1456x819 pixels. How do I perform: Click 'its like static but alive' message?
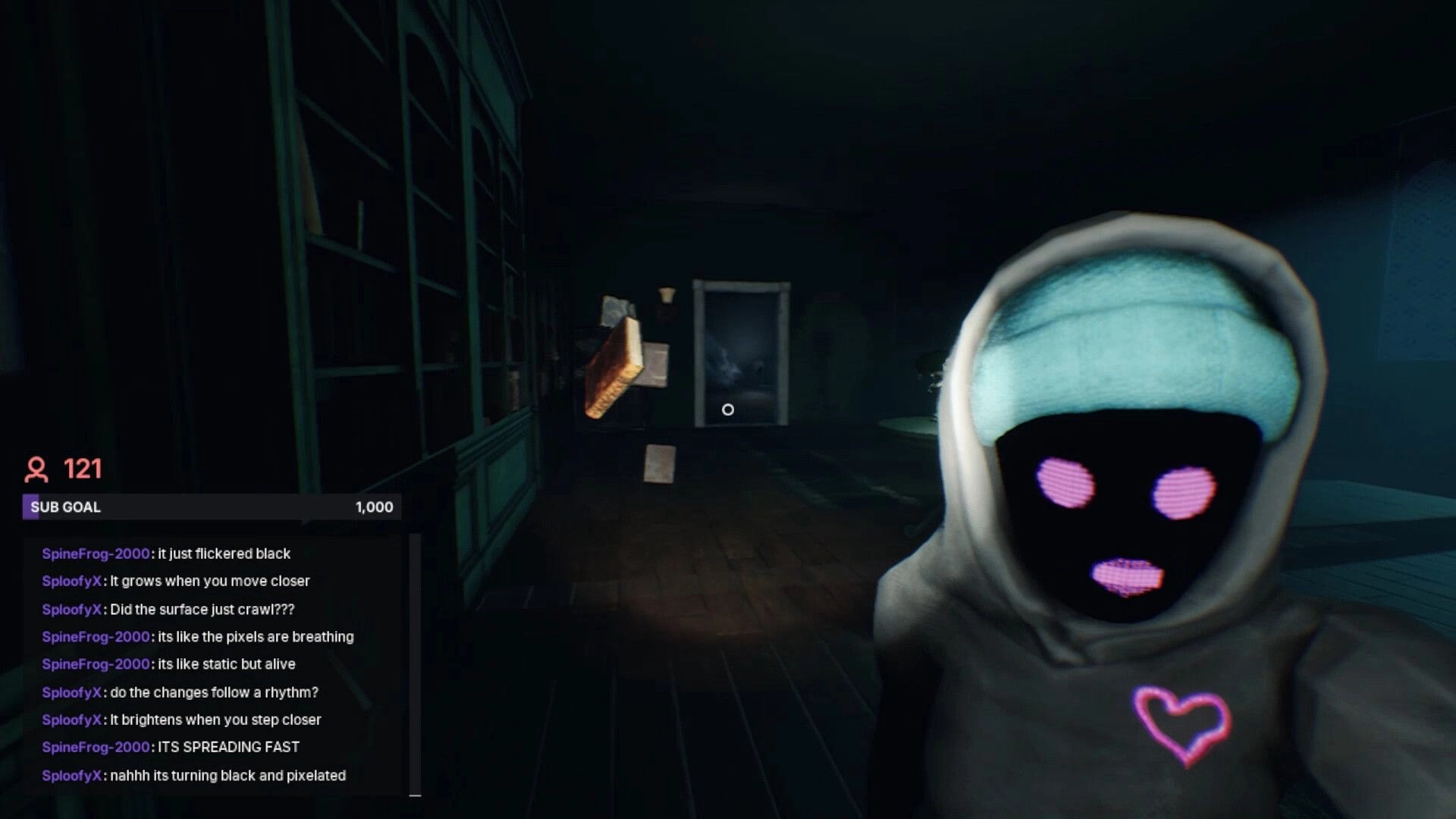coord(224,664)
